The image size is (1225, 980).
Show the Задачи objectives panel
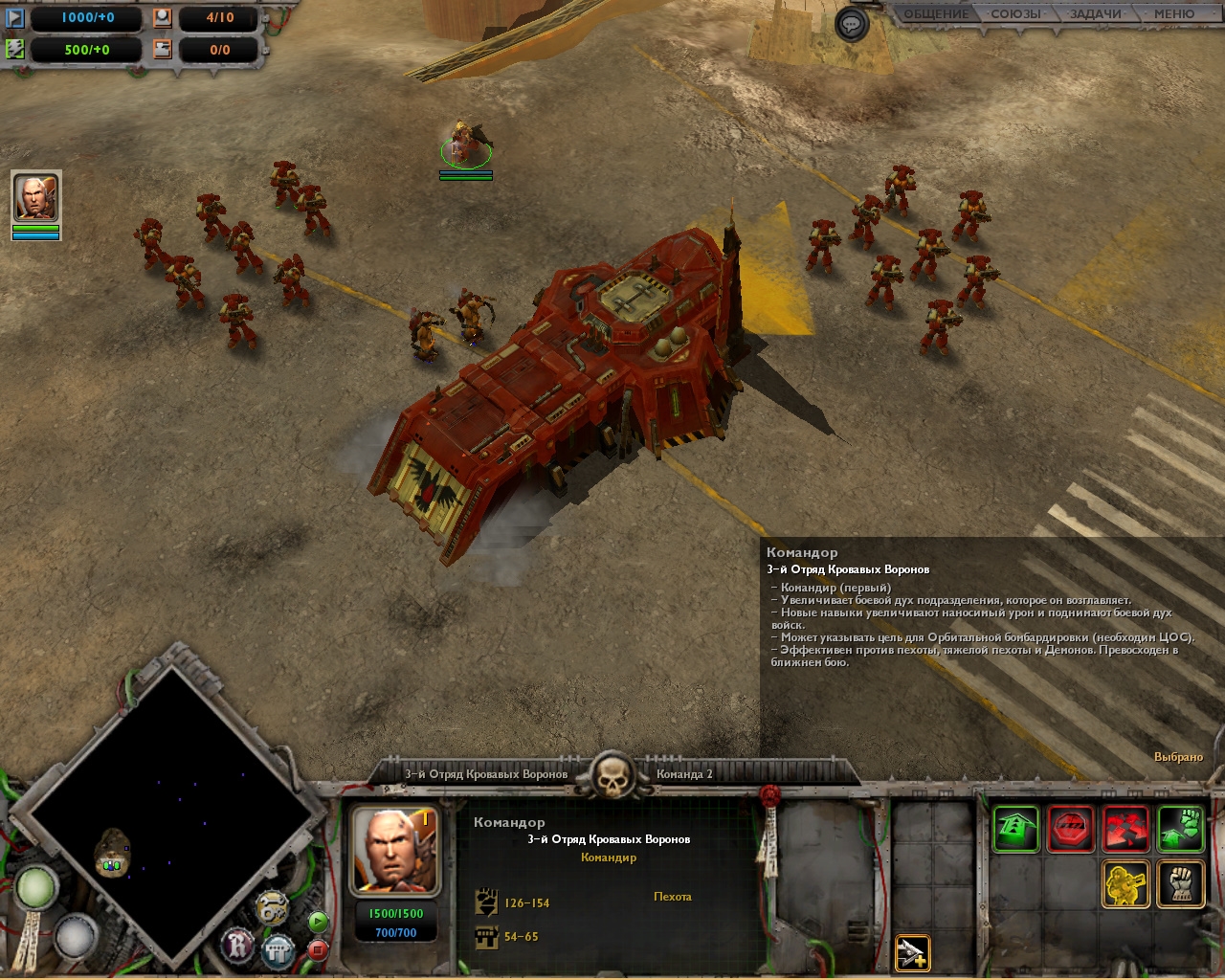tap(1096, 14)
